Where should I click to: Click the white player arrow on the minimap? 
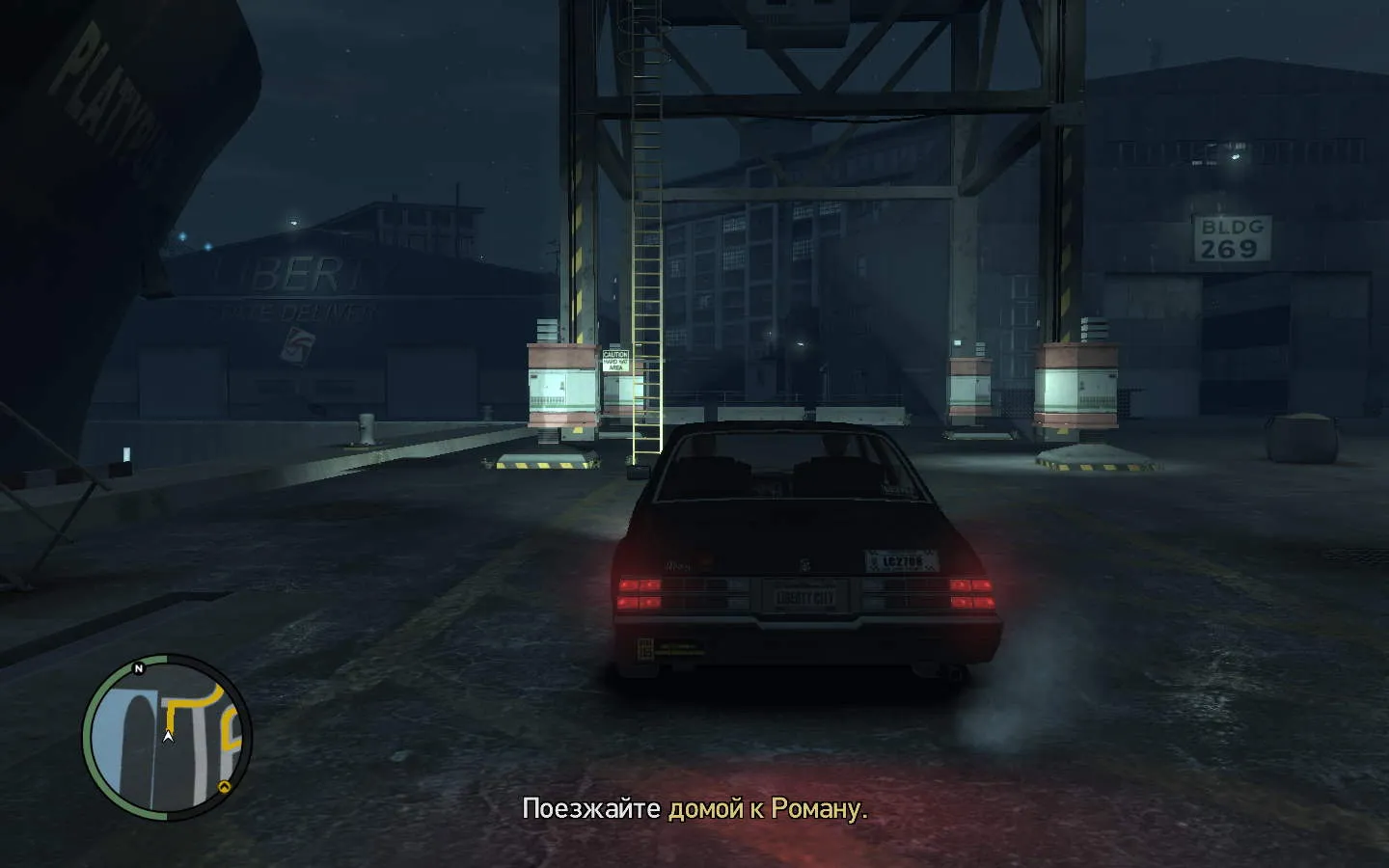click(x=168, y=737)
